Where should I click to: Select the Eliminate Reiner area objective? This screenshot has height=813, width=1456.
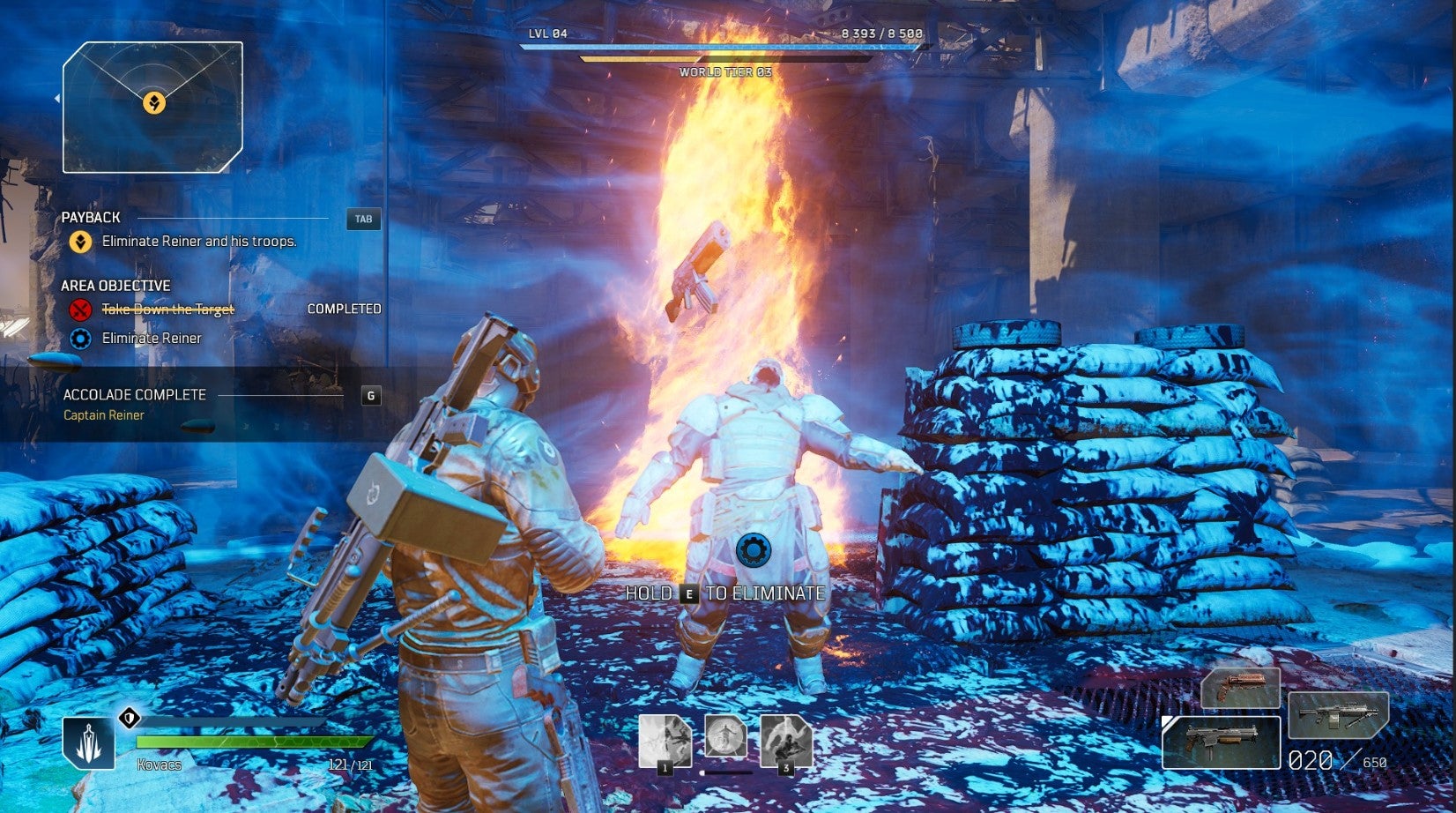[x=152, y=338]
